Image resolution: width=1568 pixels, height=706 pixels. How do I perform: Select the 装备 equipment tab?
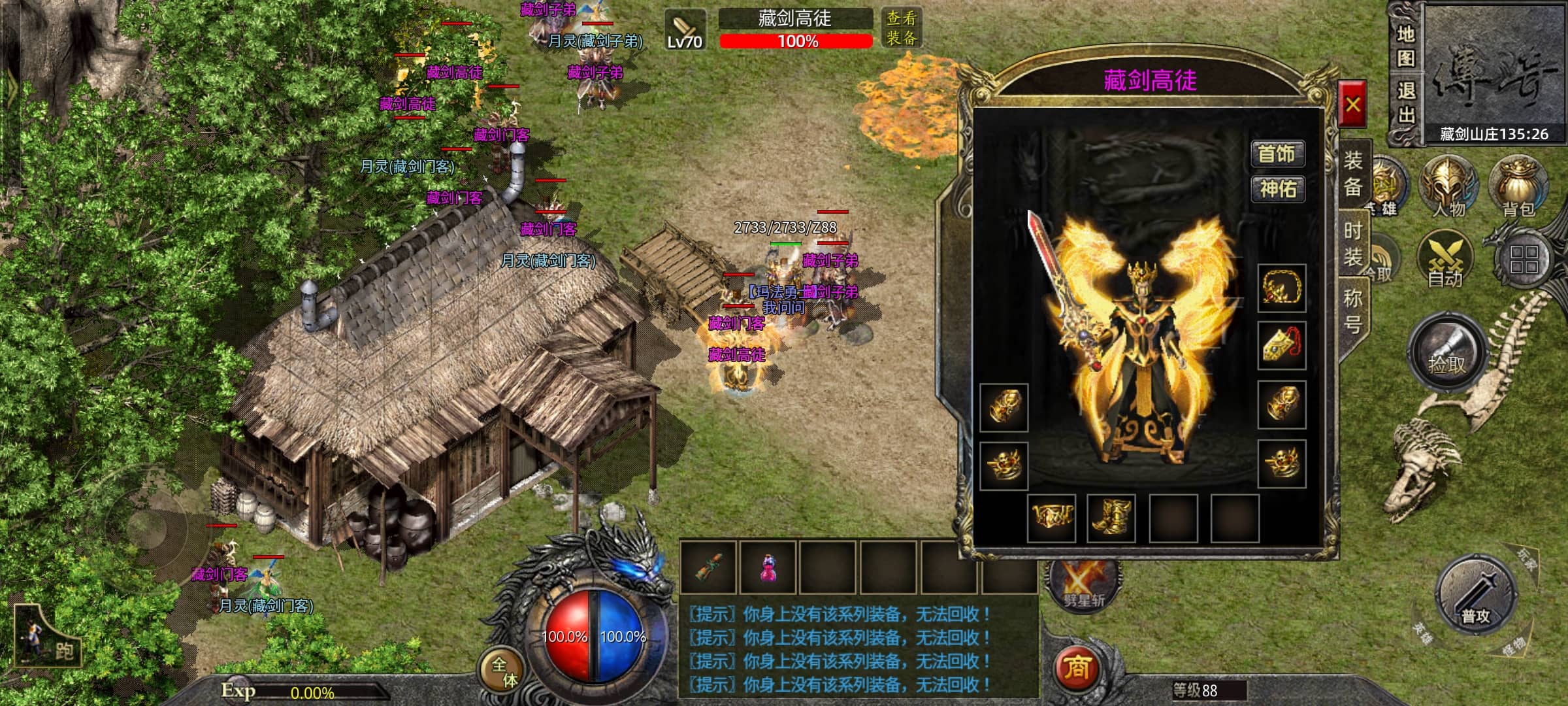tap(1353, 174)
